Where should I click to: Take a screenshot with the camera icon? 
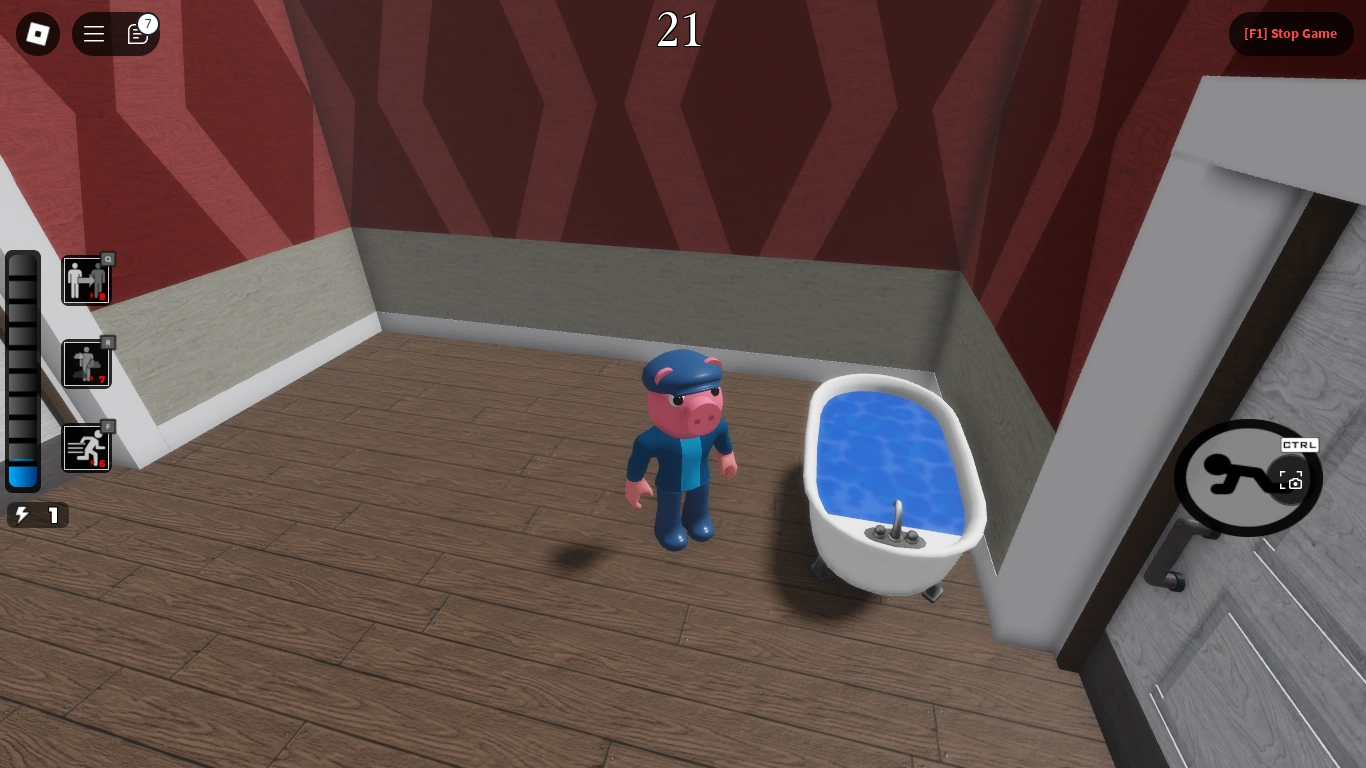click(1291, 480)
